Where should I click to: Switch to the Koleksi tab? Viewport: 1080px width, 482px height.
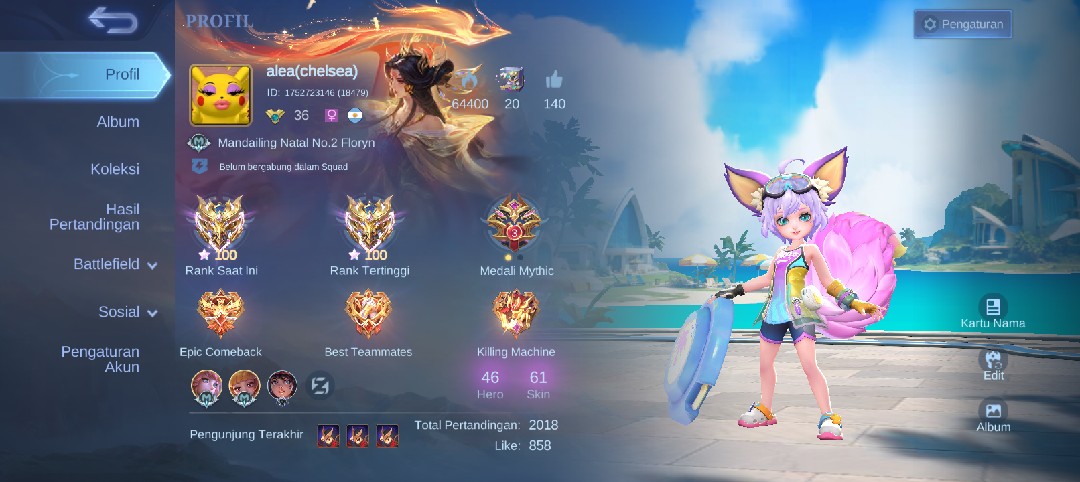115,169
